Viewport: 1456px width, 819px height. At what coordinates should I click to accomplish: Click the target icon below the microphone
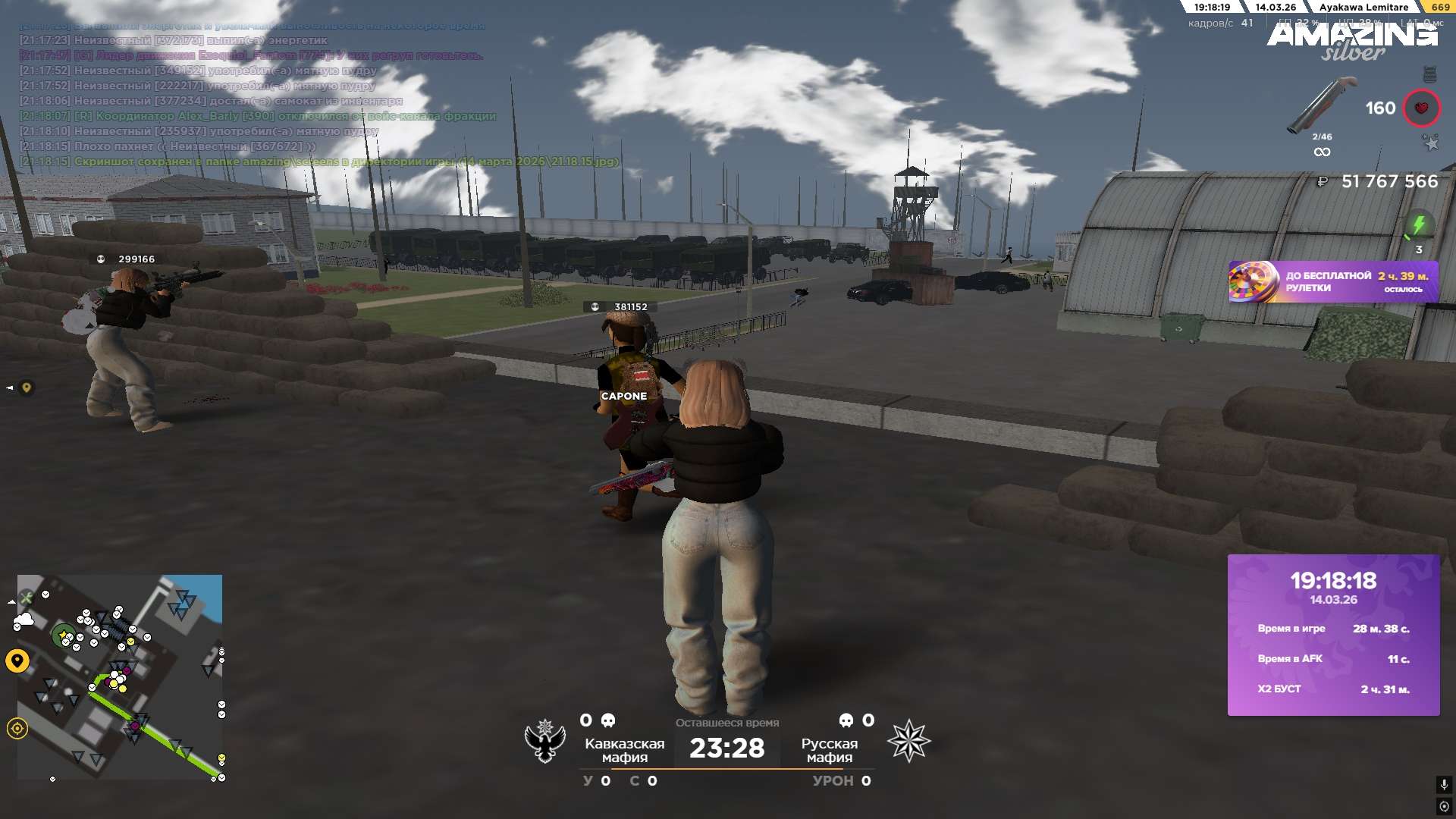pyautogui.click(x=1444, y=806)
